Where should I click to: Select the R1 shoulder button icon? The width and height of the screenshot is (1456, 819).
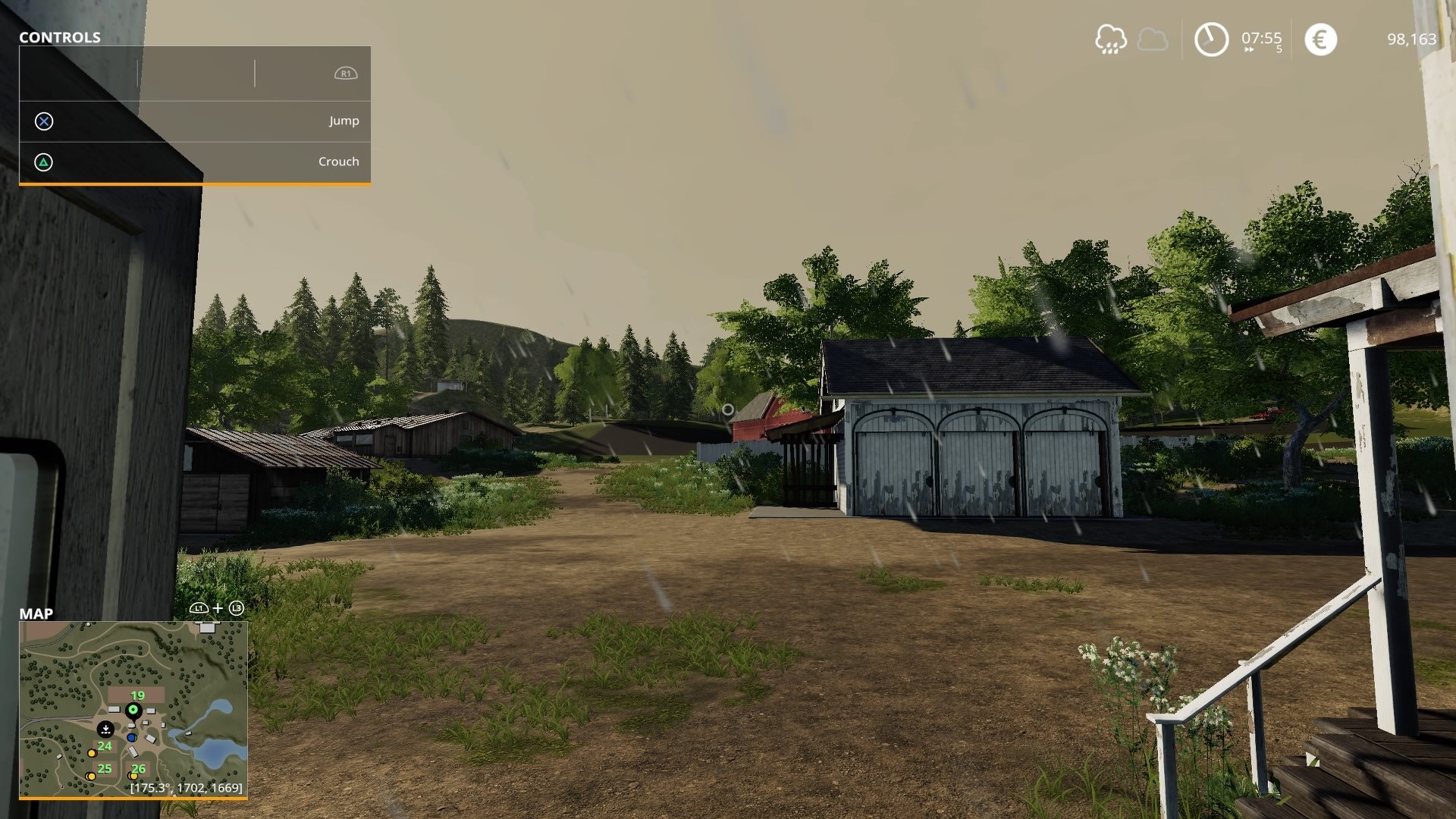click(346, 73)
